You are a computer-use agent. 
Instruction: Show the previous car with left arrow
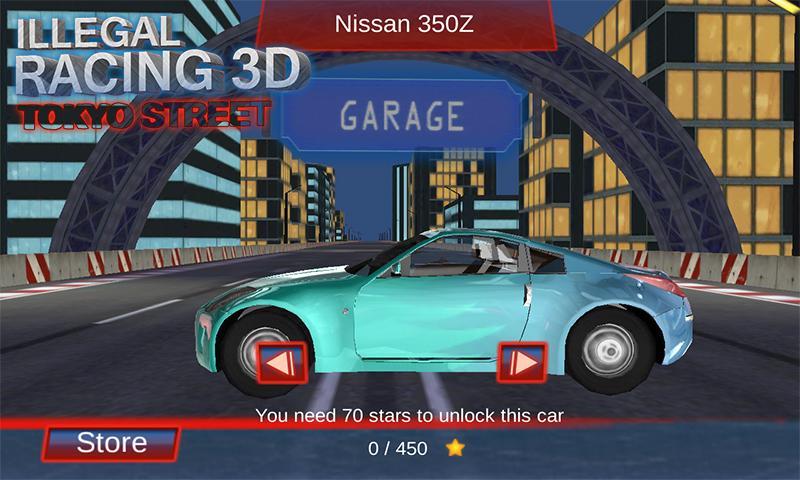[281, 362]
